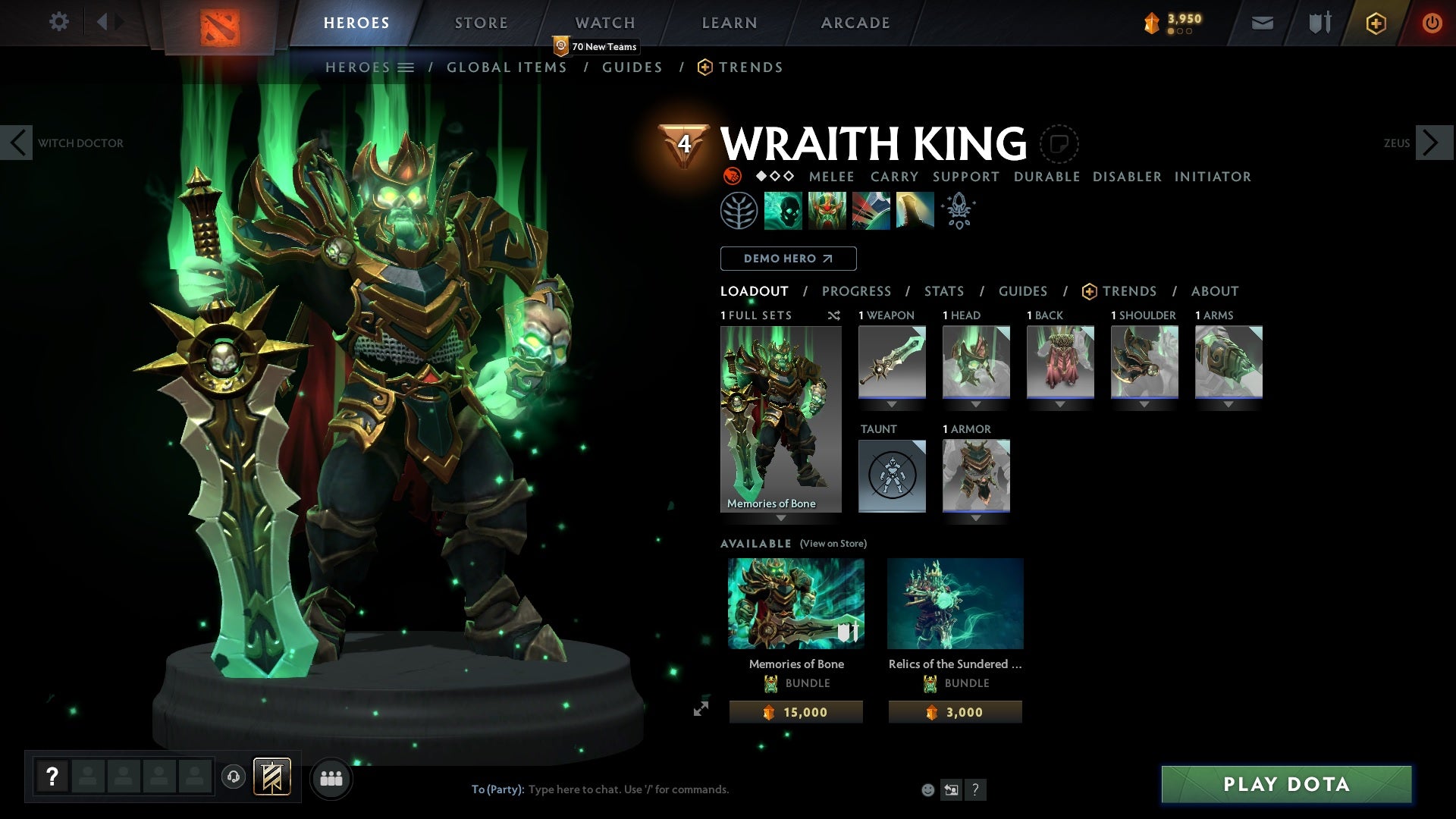Open the View on Store link
Image resolution: width=1456 pixels, height=819 pixels.
click(833, 544)
